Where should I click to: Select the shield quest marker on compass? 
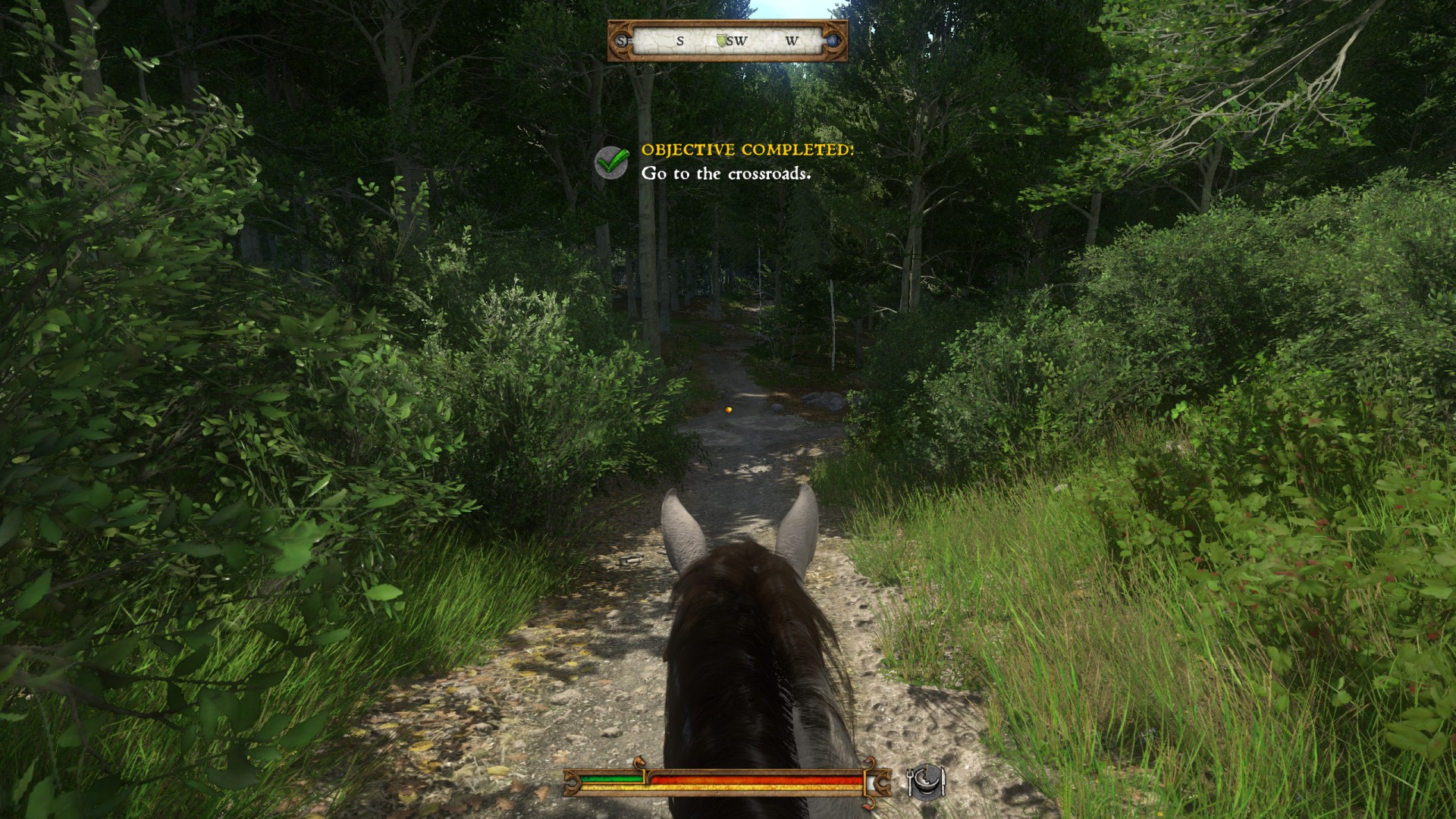point(722,39)
